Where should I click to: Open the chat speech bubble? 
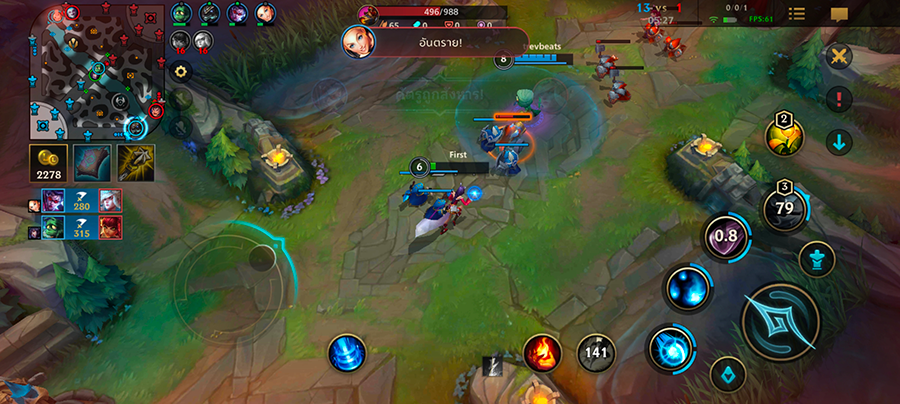coord(838,14)
